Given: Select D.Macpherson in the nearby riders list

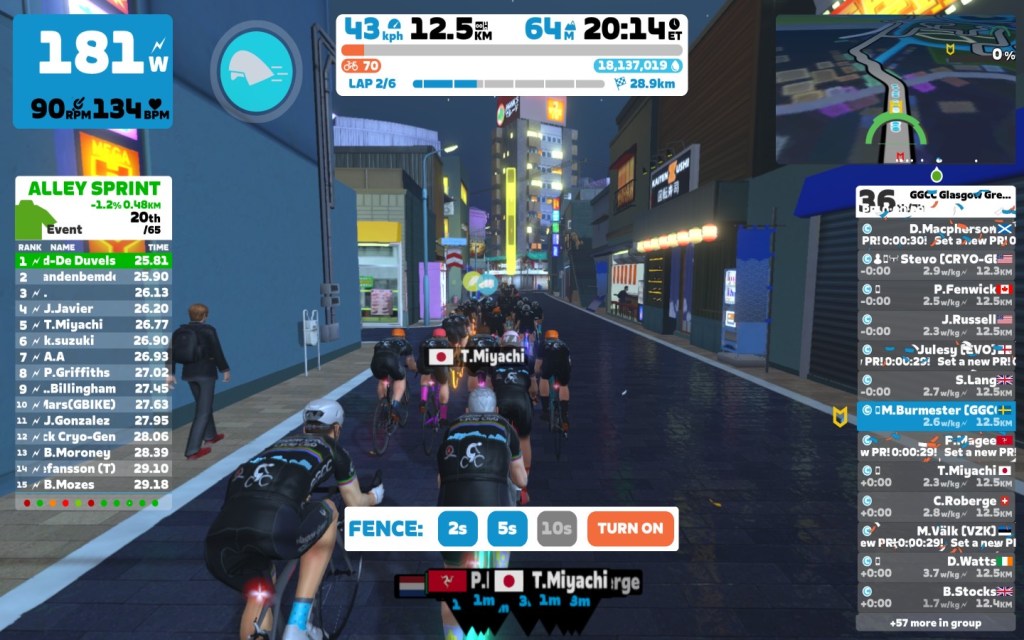Looking at the screenshot, I should 936,234.
